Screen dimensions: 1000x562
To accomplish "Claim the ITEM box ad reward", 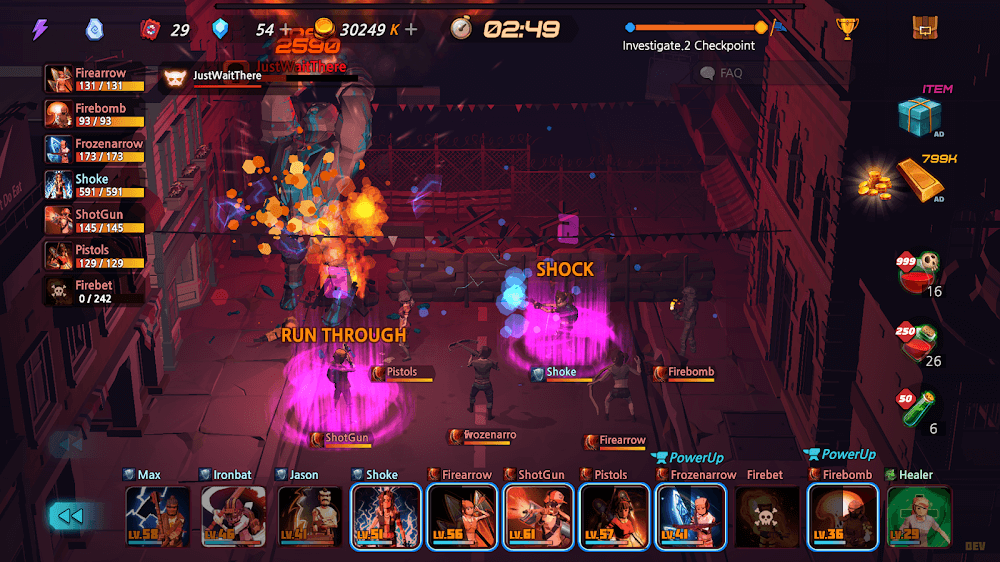I will [919, 117].
